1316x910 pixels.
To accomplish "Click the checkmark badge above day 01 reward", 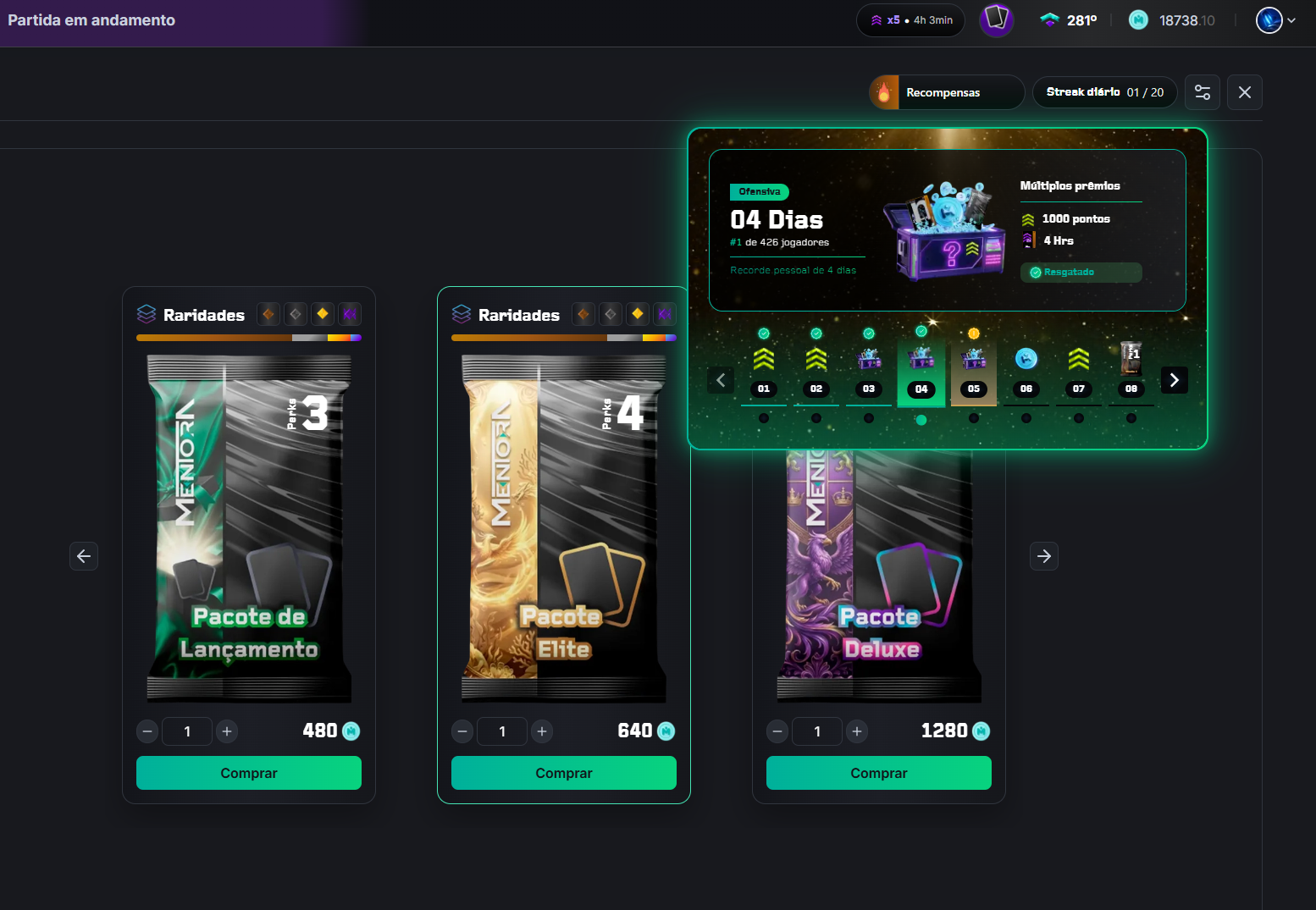I will pos(763,332).
